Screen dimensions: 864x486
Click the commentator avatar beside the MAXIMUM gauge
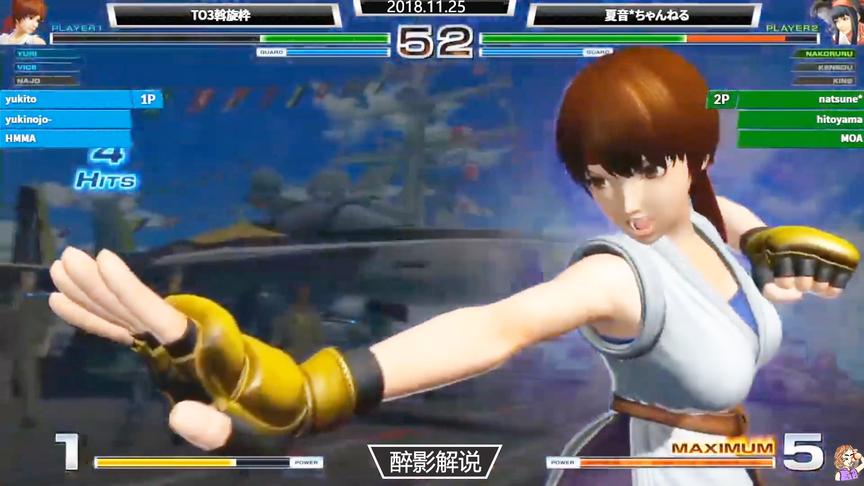tap(846, 461)
